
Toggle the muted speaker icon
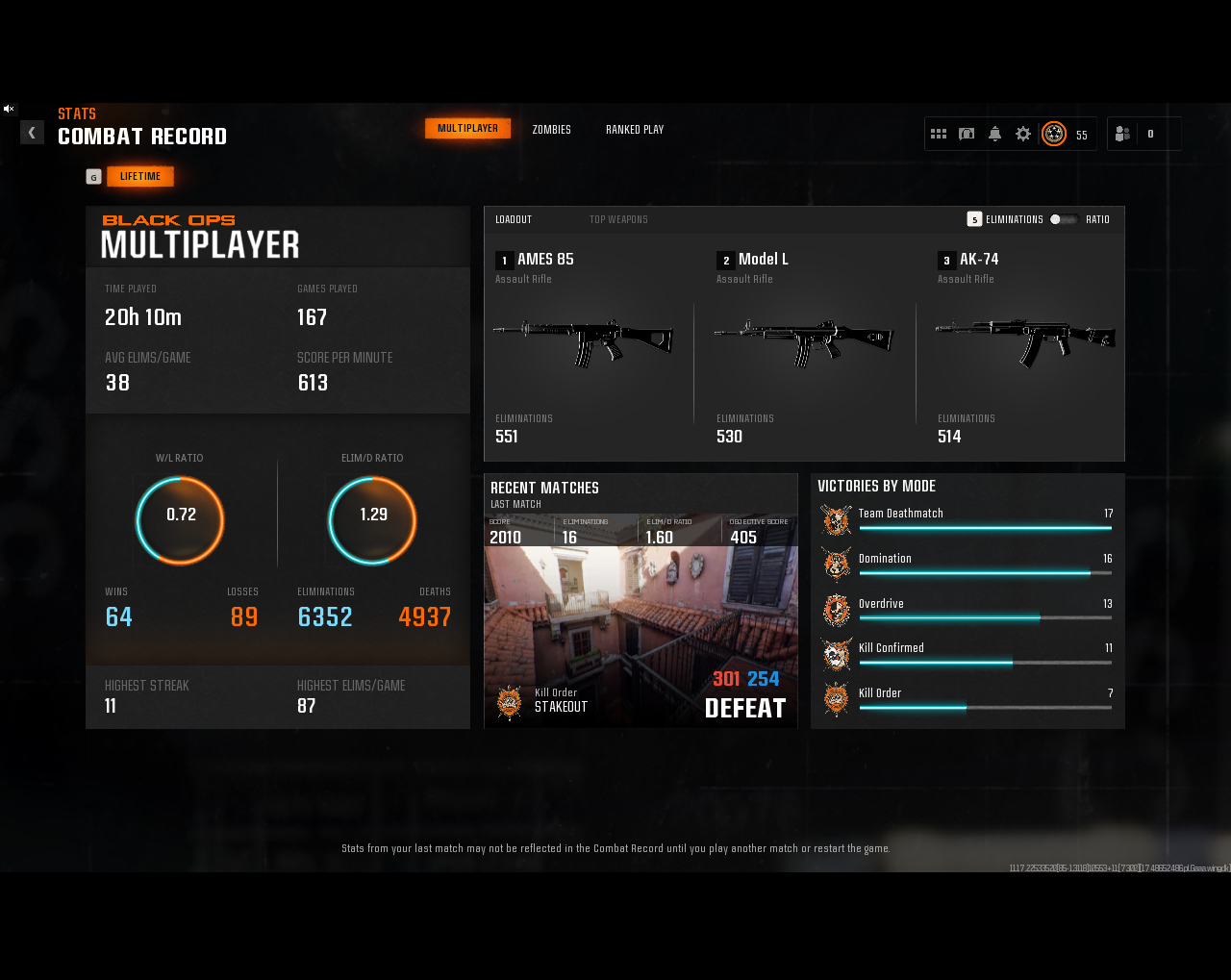pos(9,110)
